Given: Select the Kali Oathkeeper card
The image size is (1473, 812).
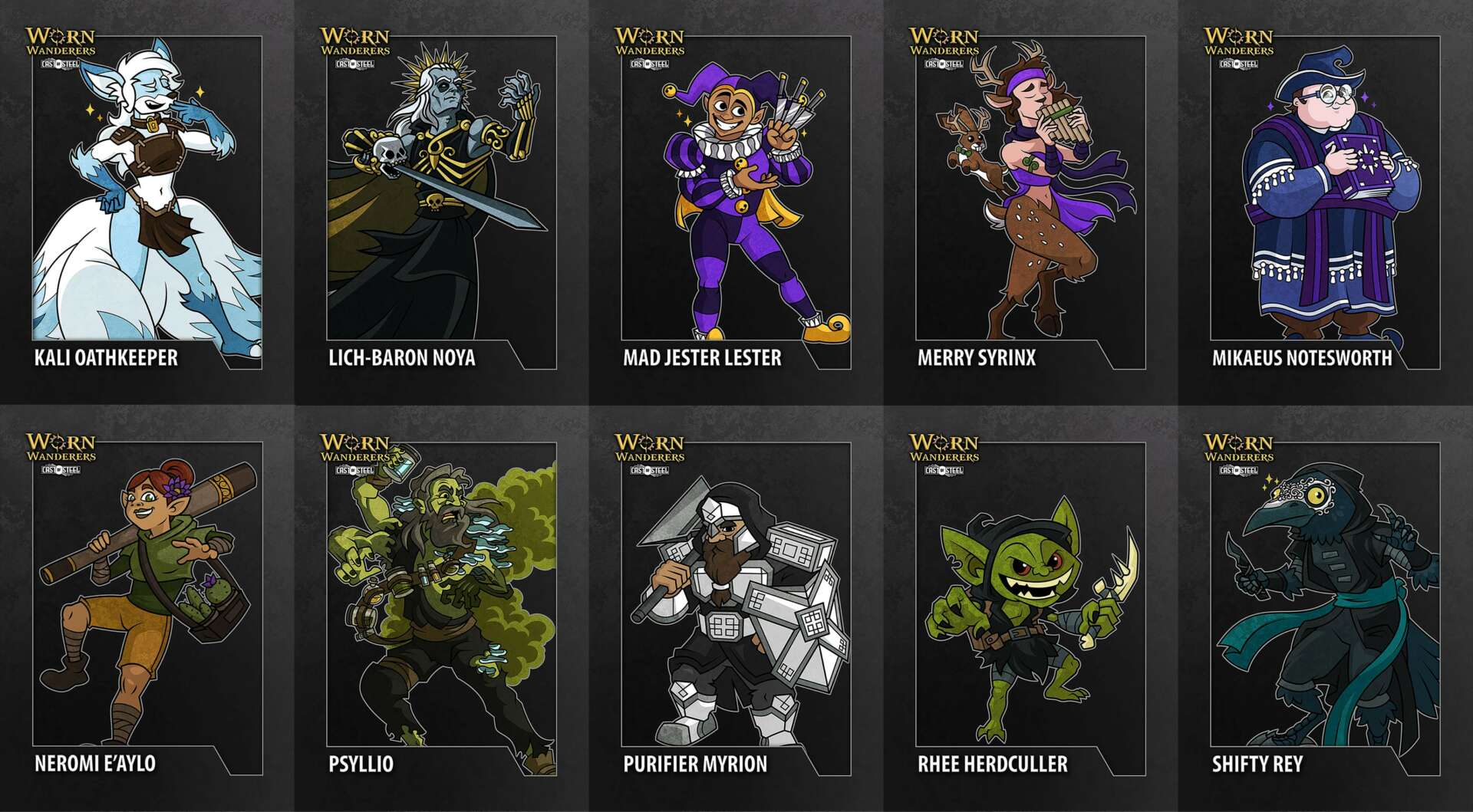Looking at the screenshot, I should 147,201.
